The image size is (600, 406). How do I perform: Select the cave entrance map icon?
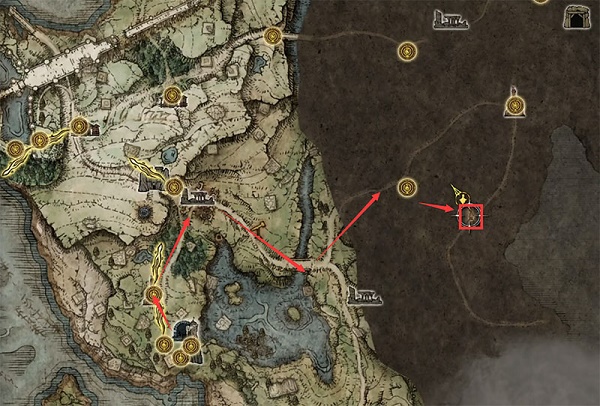click(x=577, y=16)
